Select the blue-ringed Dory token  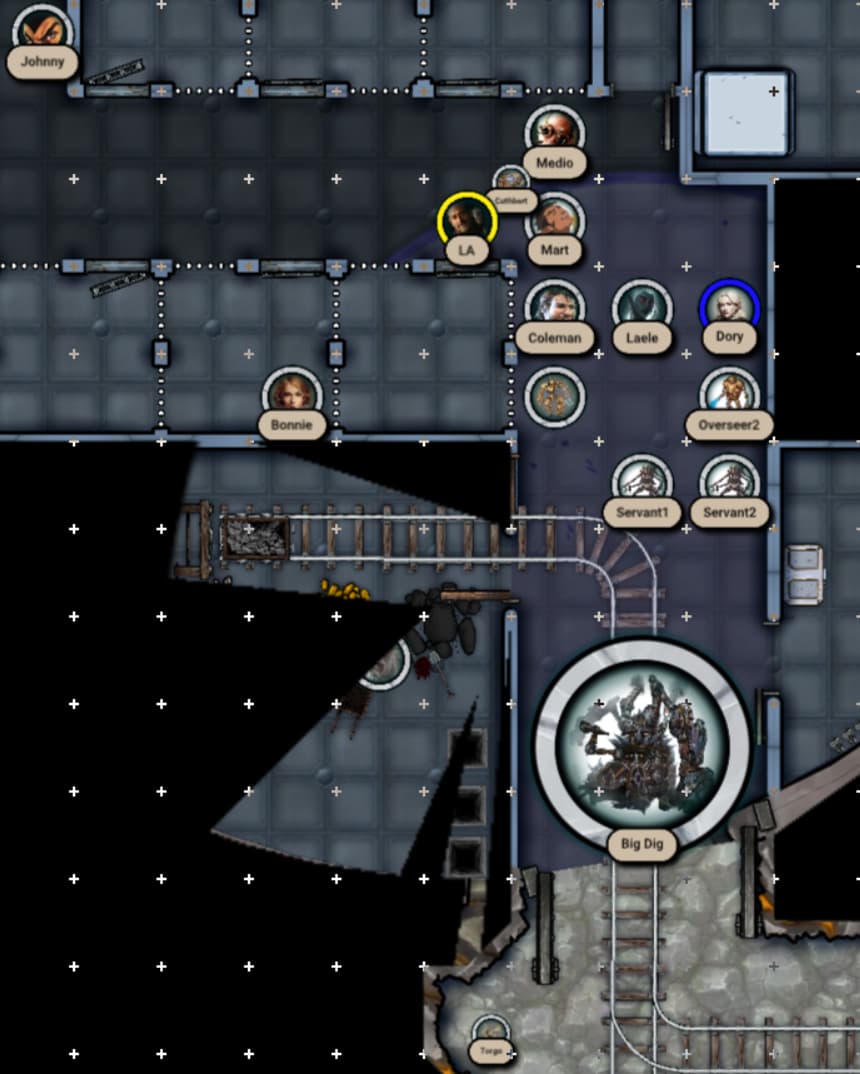tap(729, 308)
